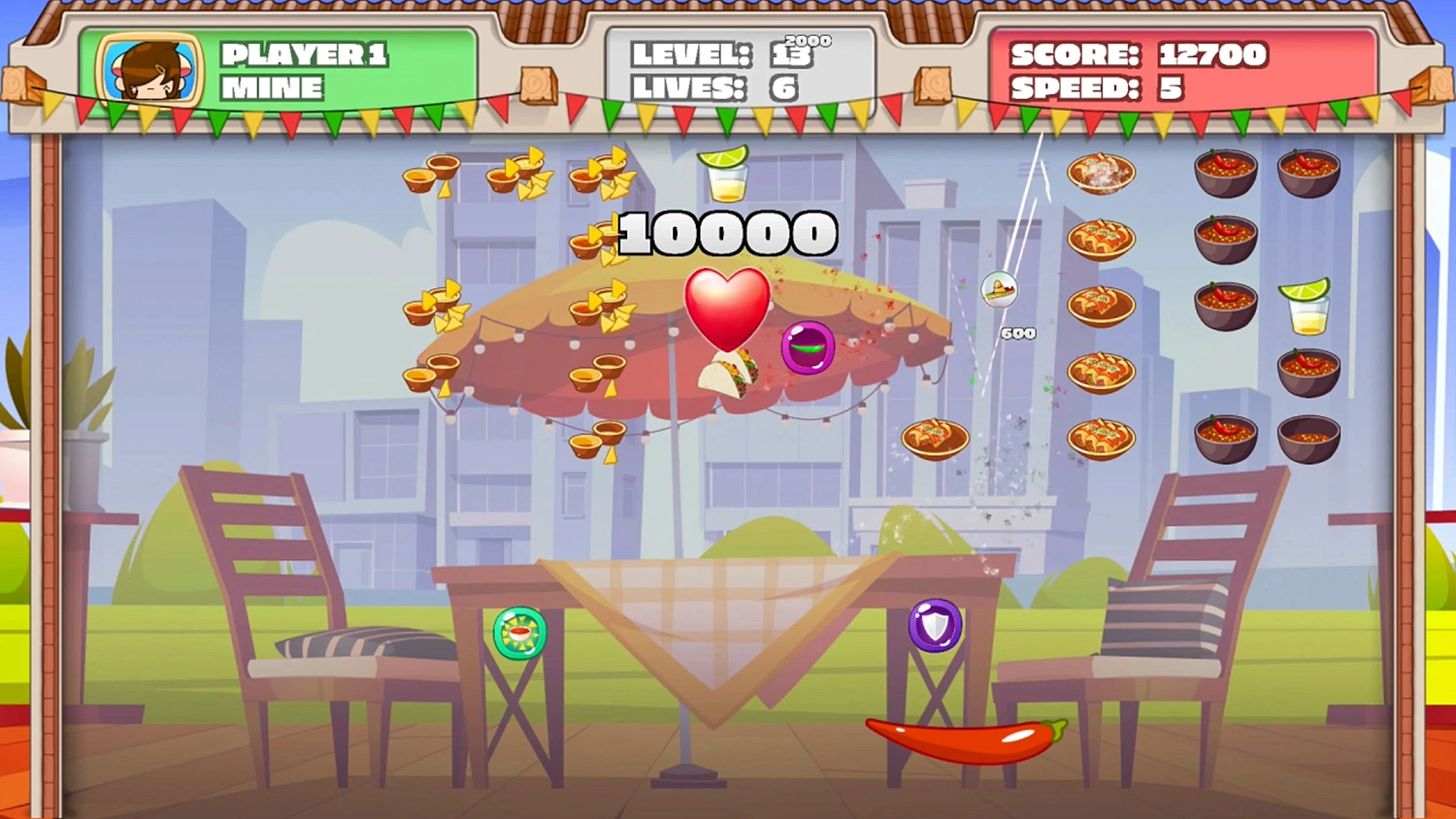Screen dimensions: 1456x819
Task: Click the 10000 points popup text
Action: tap(726, 232)
